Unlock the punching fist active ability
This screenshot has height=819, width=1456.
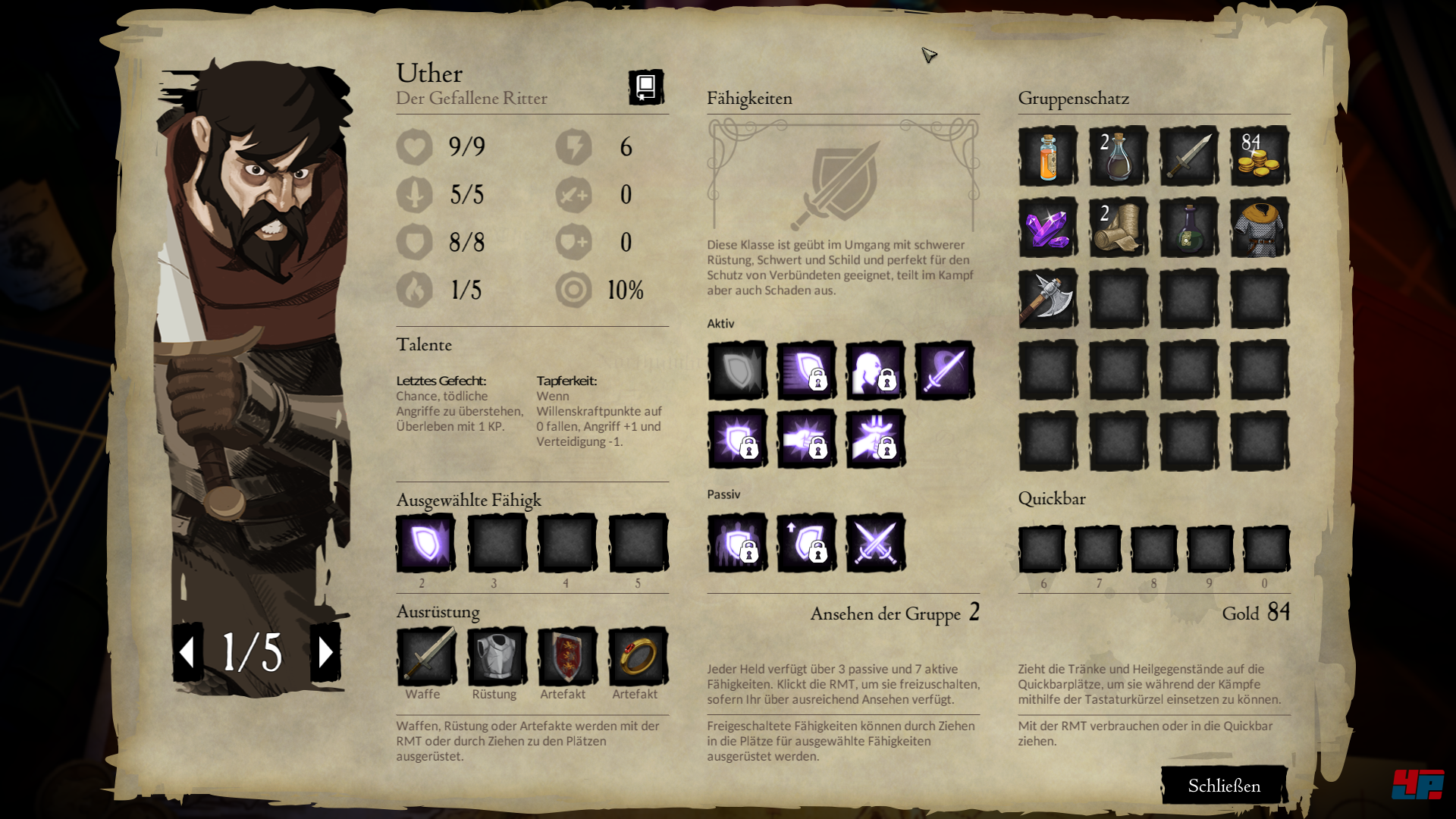[x=807, y=438]
